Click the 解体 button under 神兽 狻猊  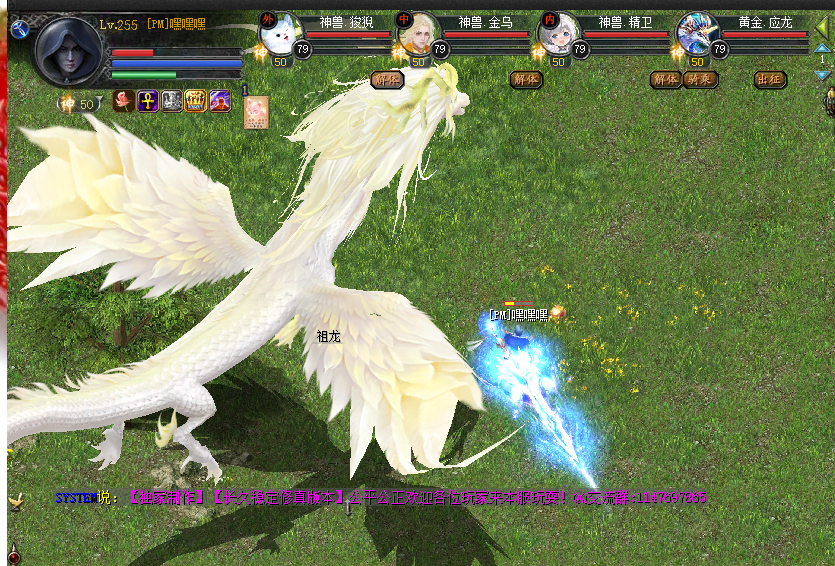pos(386,79)
